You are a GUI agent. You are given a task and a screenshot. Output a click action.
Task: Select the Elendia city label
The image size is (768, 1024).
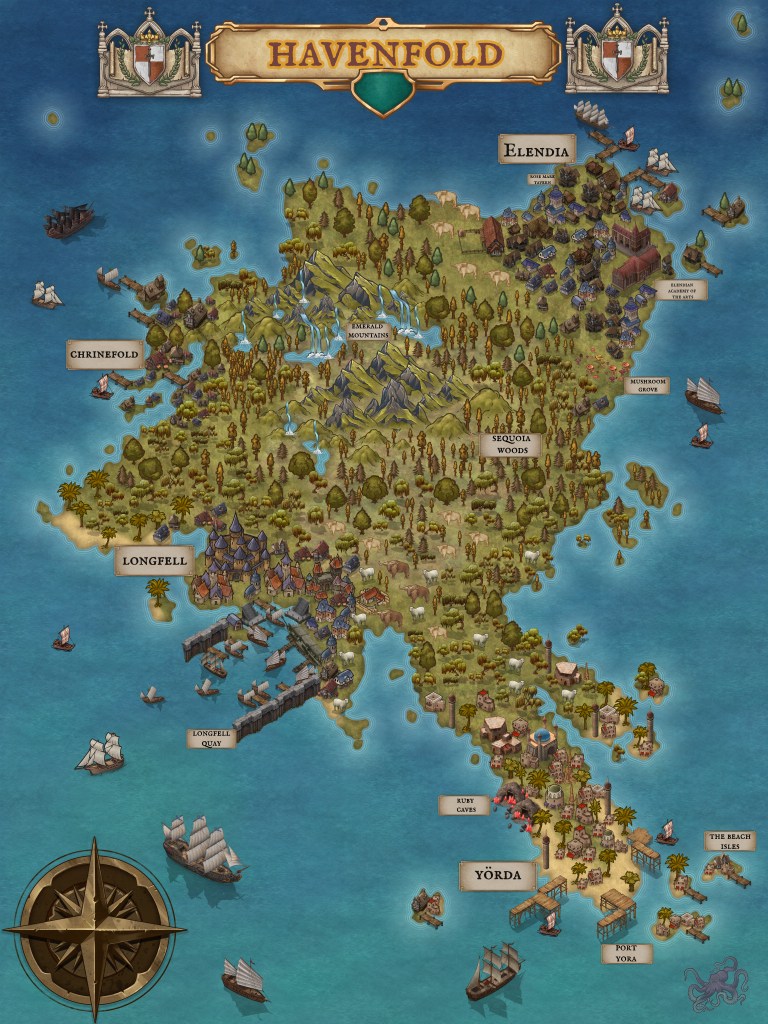tap(537, 151)
